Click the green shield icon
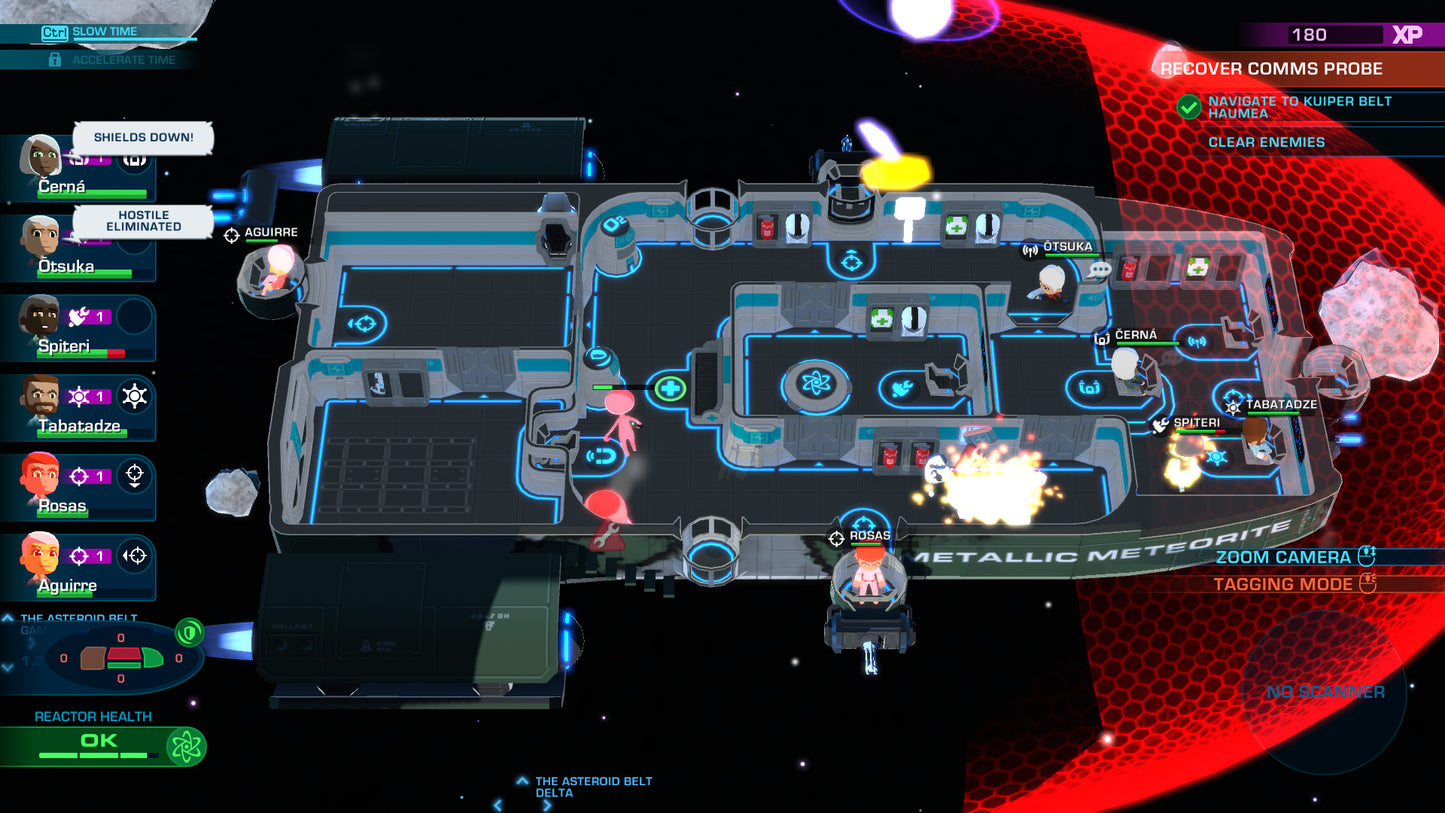Screen dimensions: 1445x813 (x=189, y=632)
